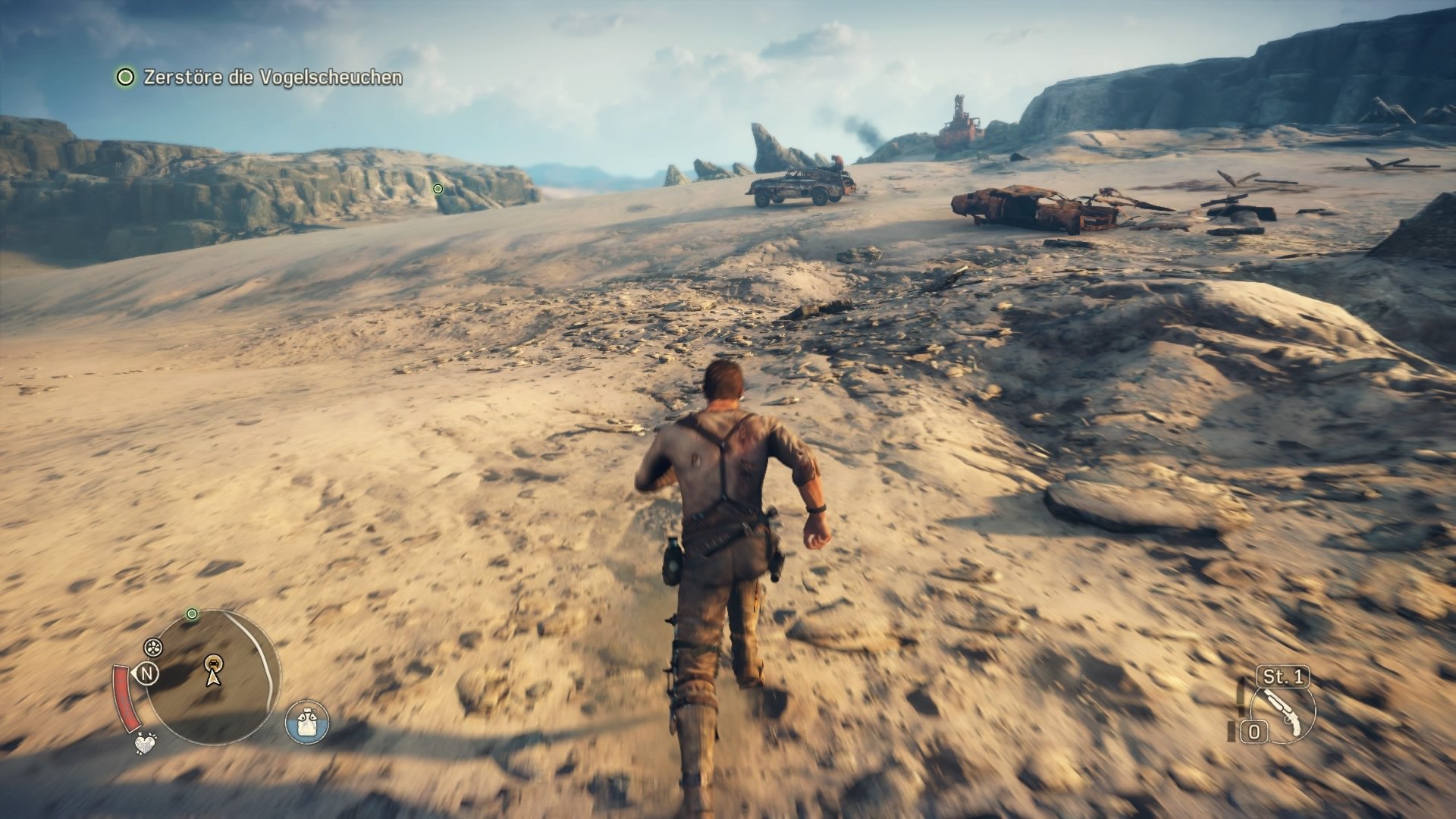Click the shiv silhouette left of the weapon circle

(1241, 695)
